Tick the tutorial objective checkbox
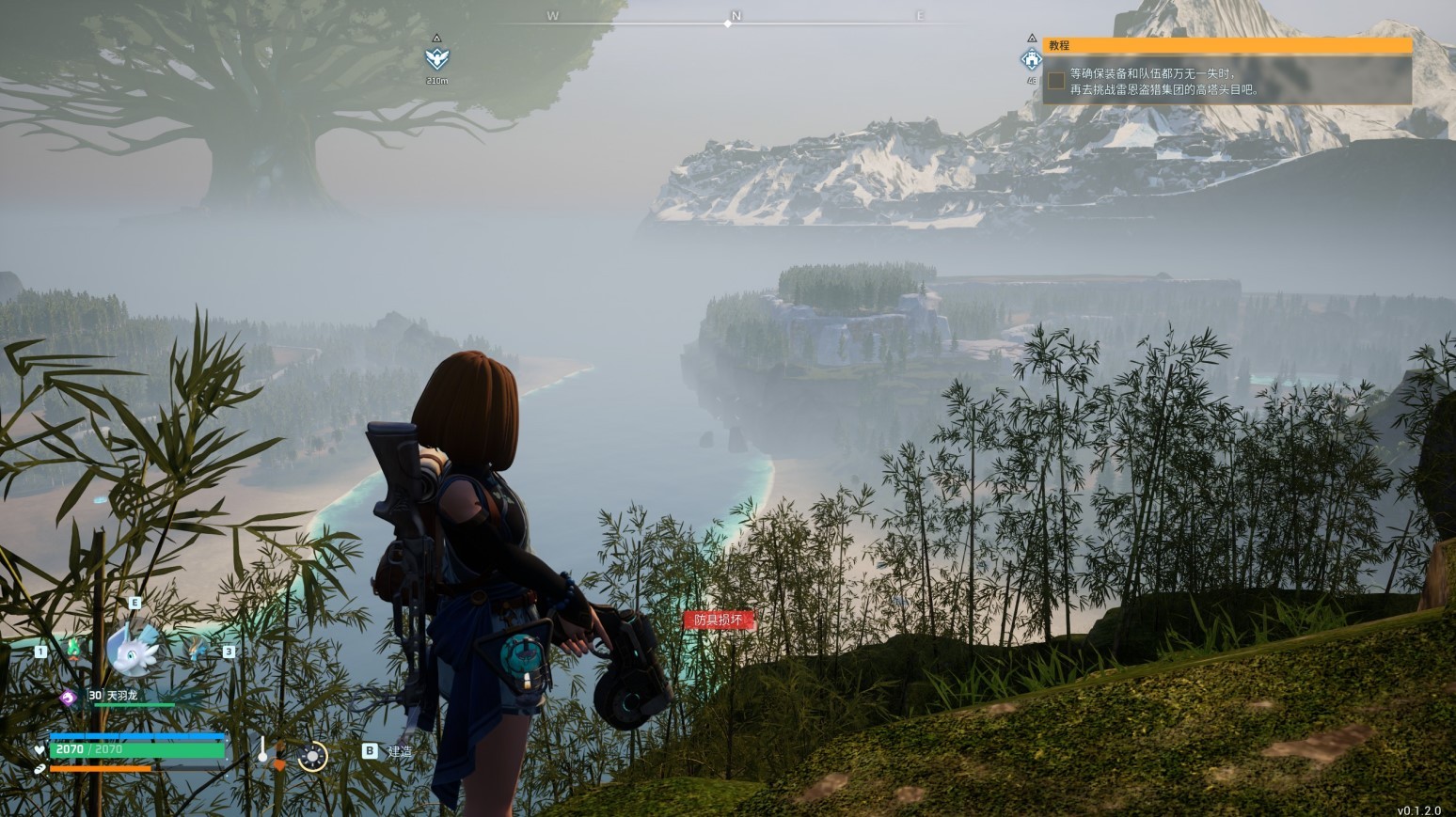This screenshot has height=817, width=1456. (x=1056, y=81)
